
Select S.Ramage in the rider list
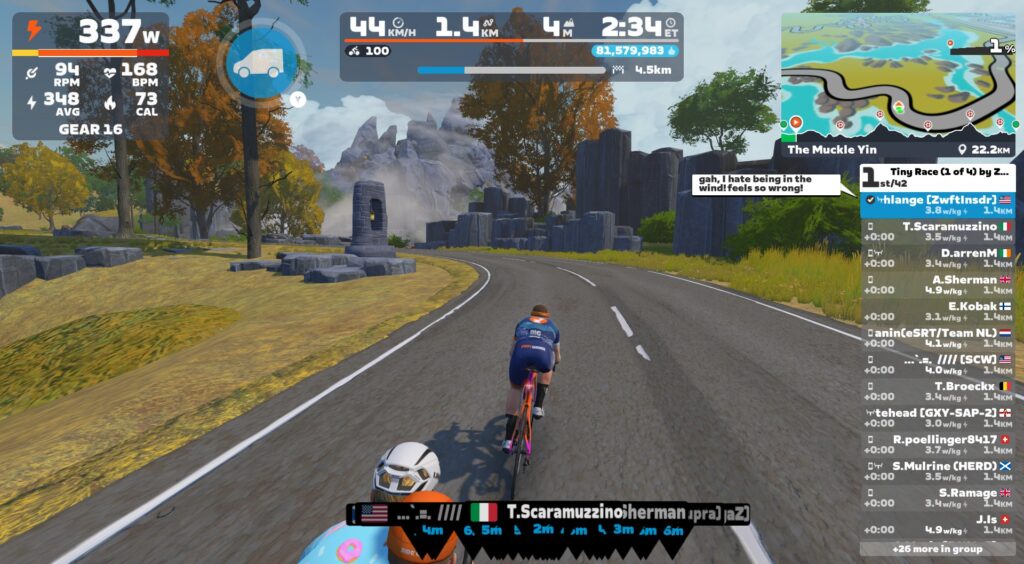(939, 497)
